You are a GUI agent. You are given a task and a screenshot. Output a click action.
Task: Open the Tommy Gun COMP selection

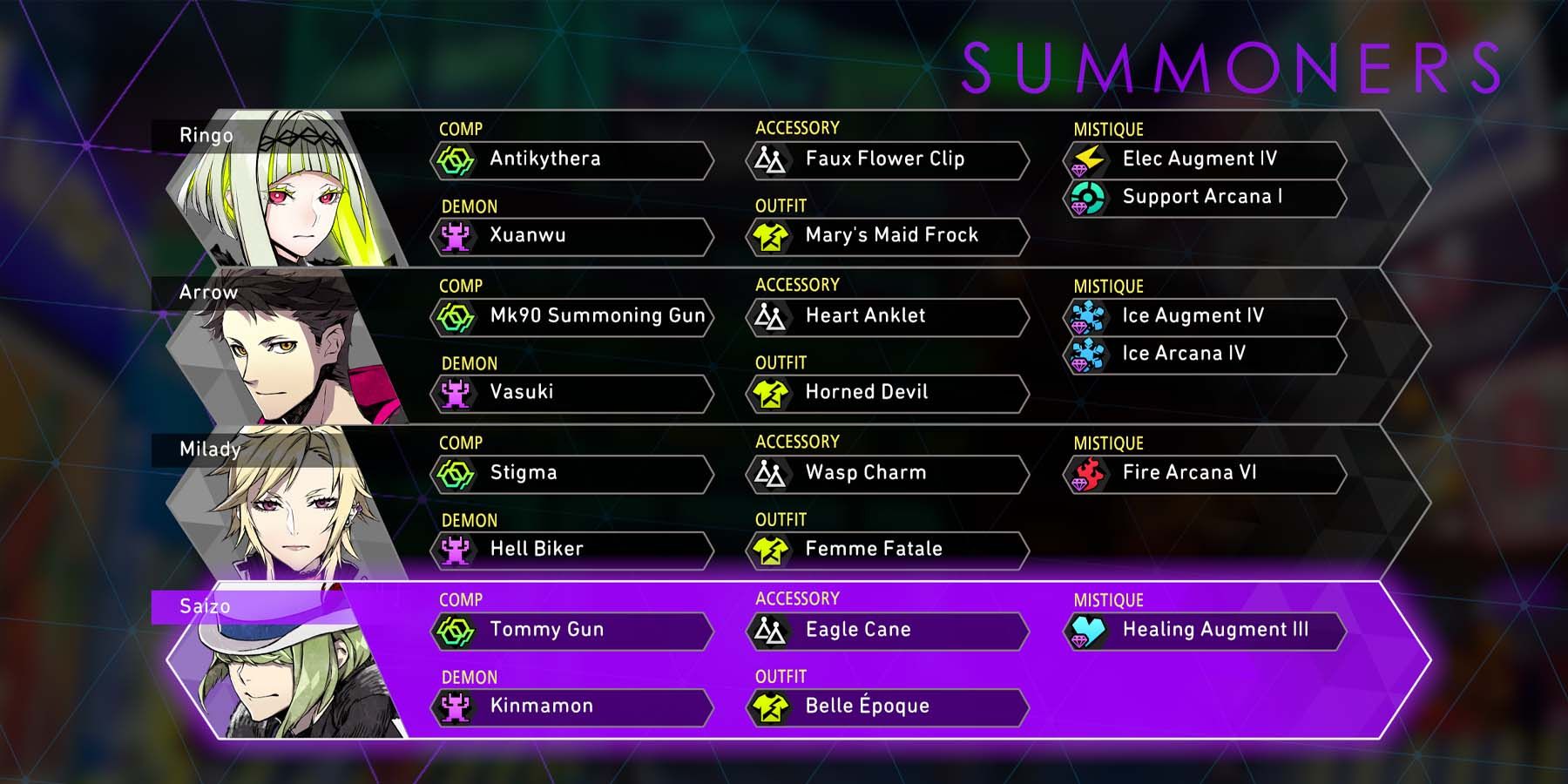(571, 630)
